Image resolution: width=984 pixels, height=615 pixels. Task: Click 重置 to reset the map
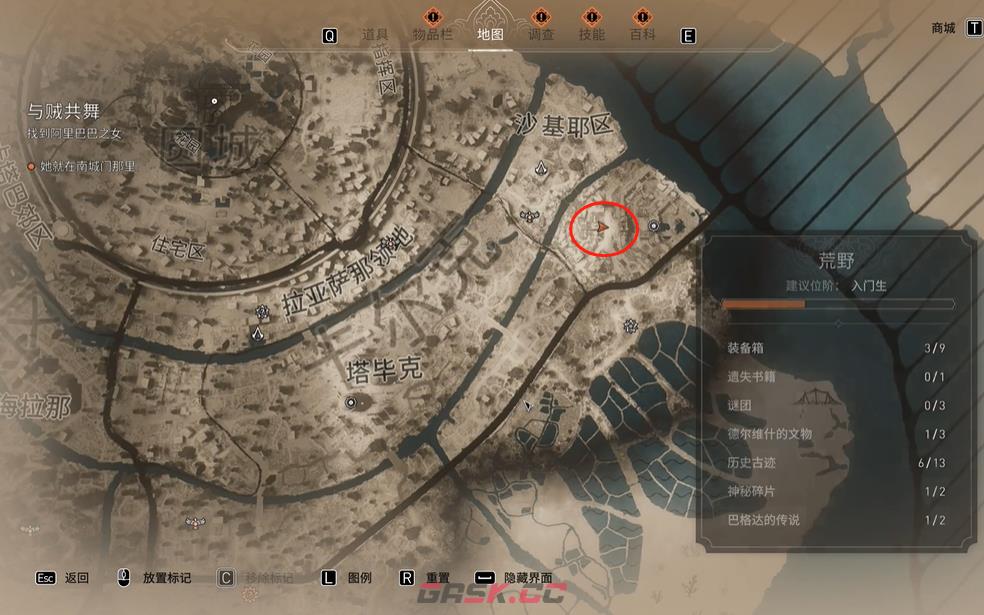point(438,578)
